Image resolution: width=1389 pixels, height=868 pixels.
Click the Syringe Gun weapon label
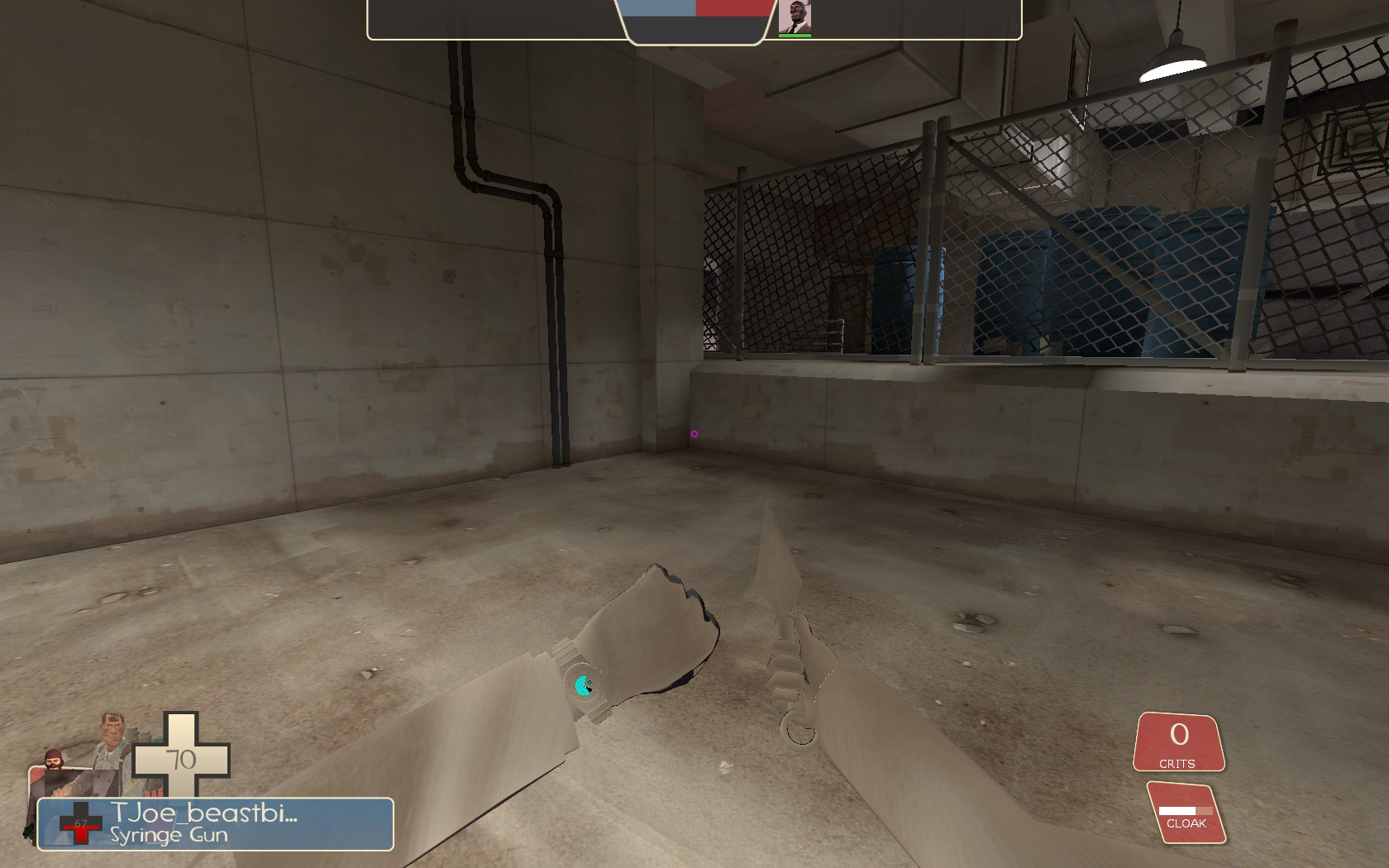coord(169,834)
